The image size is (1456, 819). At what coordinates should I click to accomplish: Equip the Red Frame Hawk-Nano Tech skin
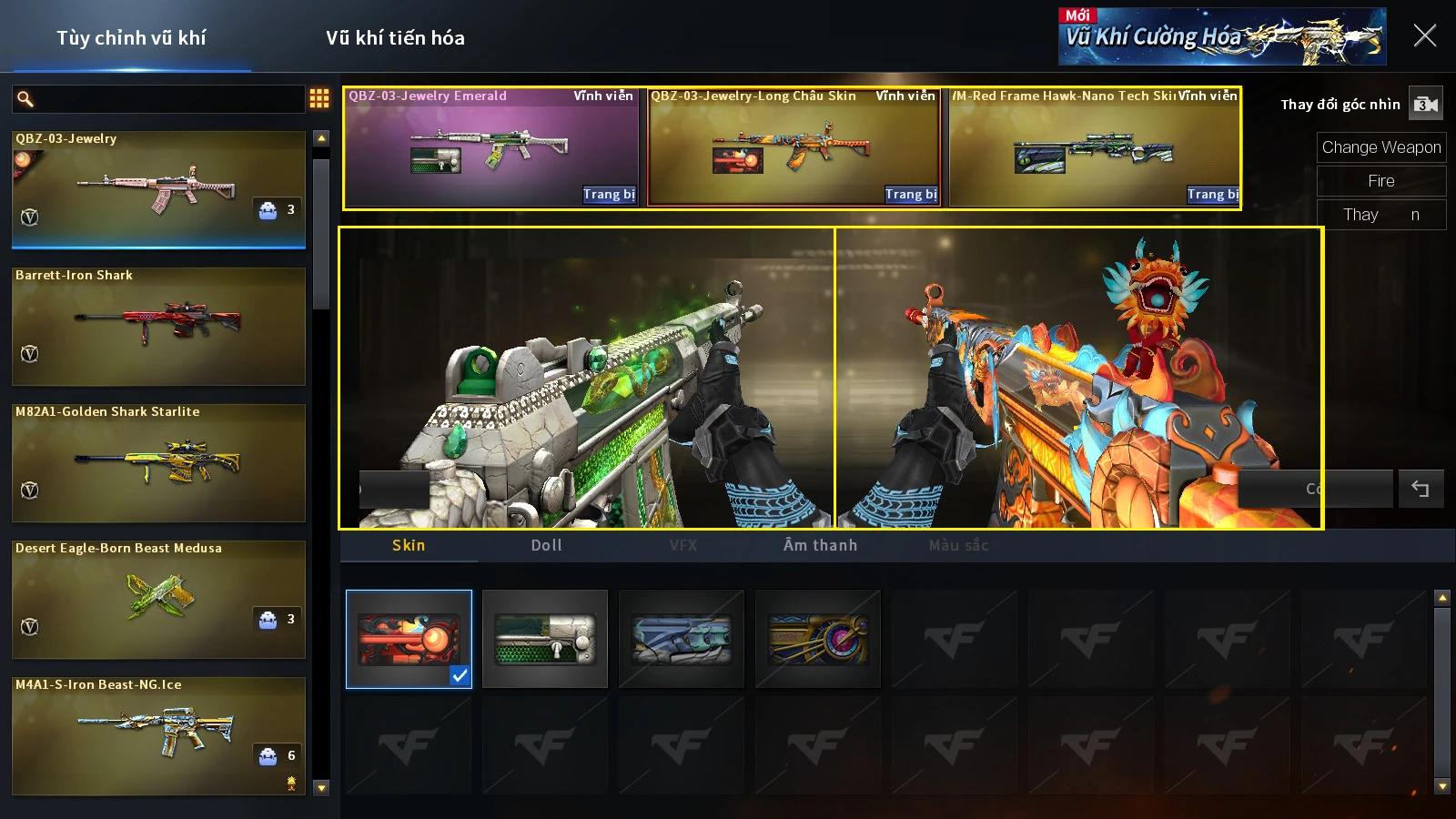point(1213,194)
